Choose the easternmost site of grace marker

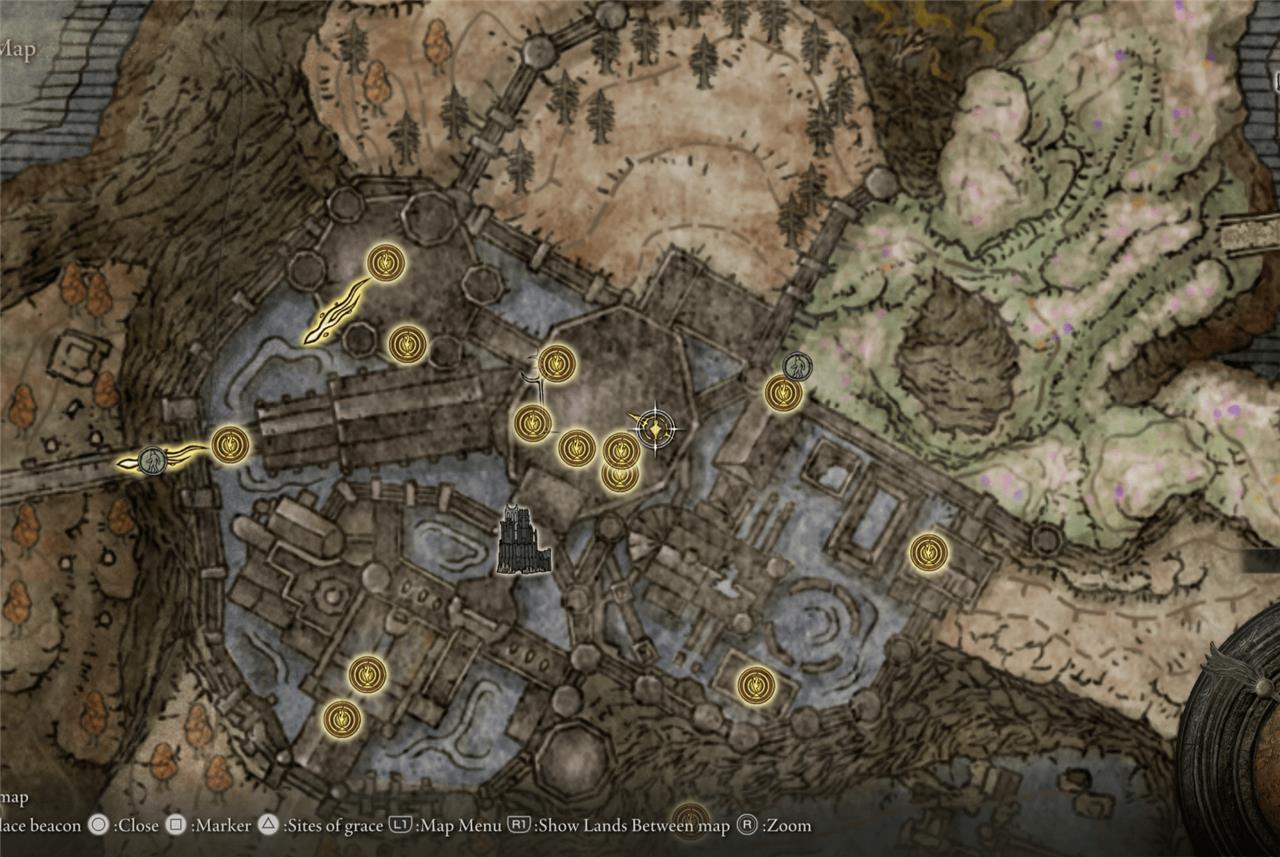[x=929, y=551]
